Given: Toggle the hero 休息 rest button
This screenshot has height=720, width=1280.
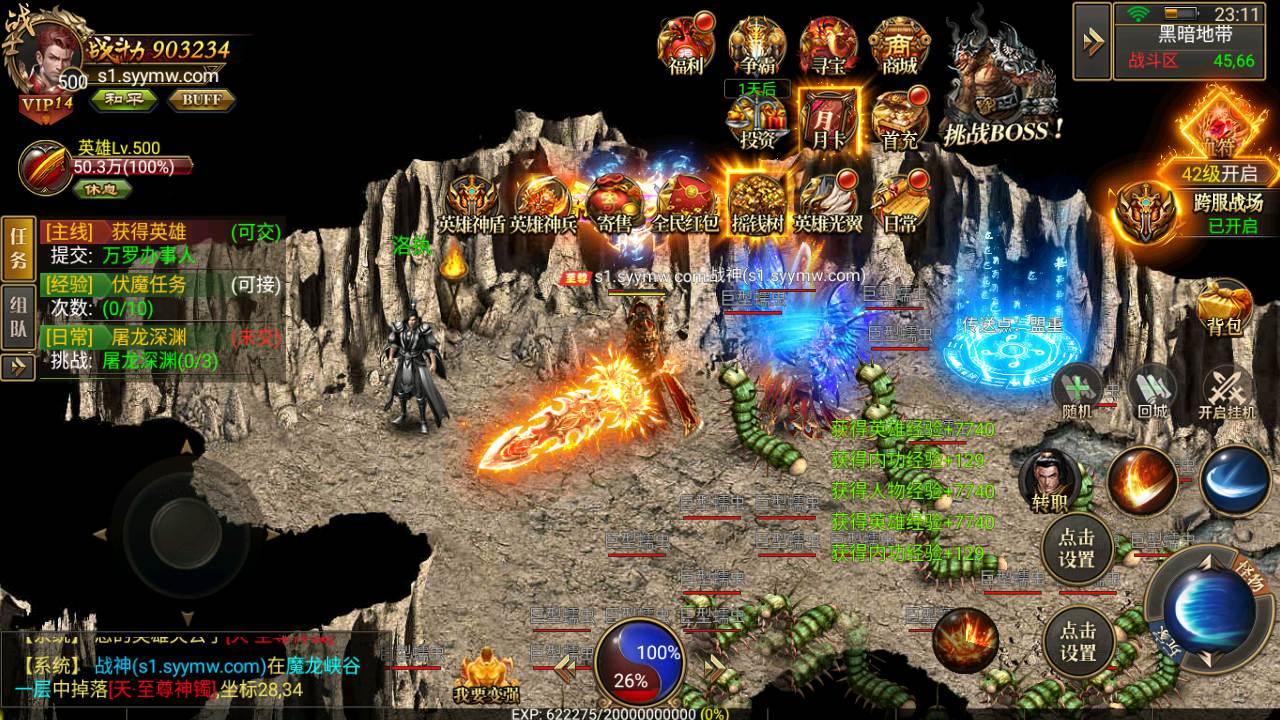Looking at the screenshot, I should [x=101, y=187].
